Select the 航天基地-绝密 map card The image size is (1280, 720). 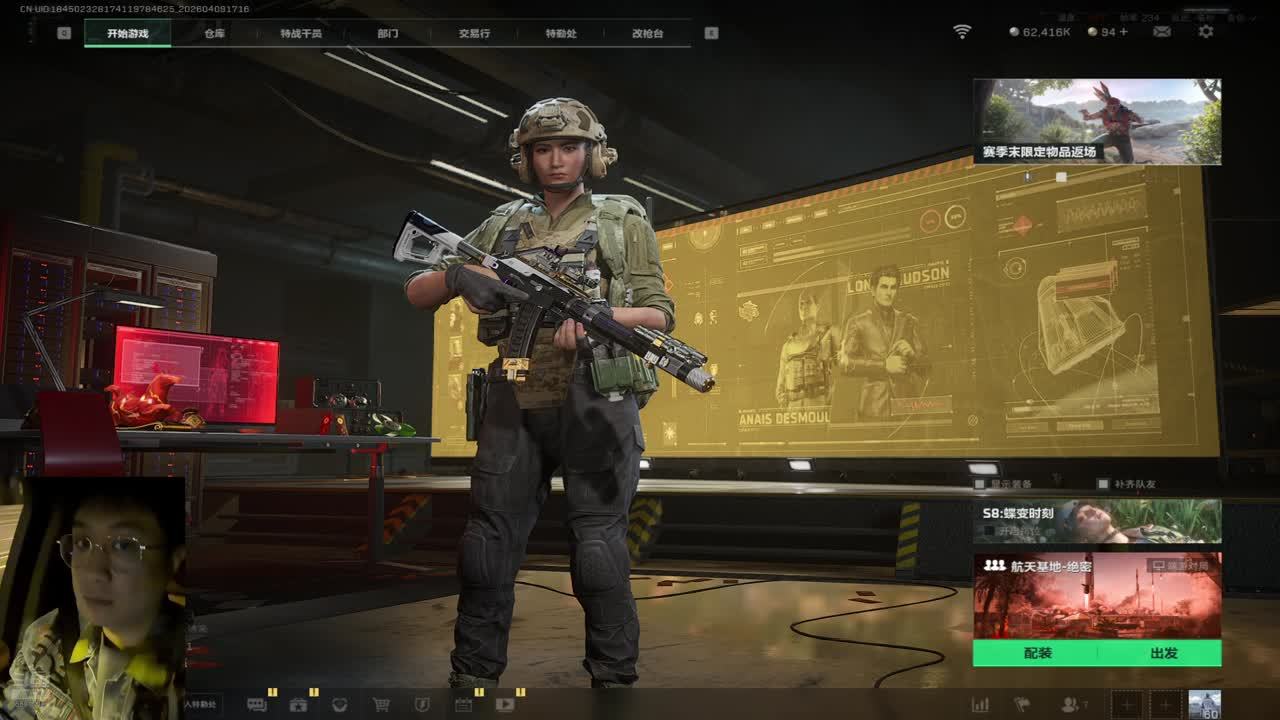(1097, 596)
